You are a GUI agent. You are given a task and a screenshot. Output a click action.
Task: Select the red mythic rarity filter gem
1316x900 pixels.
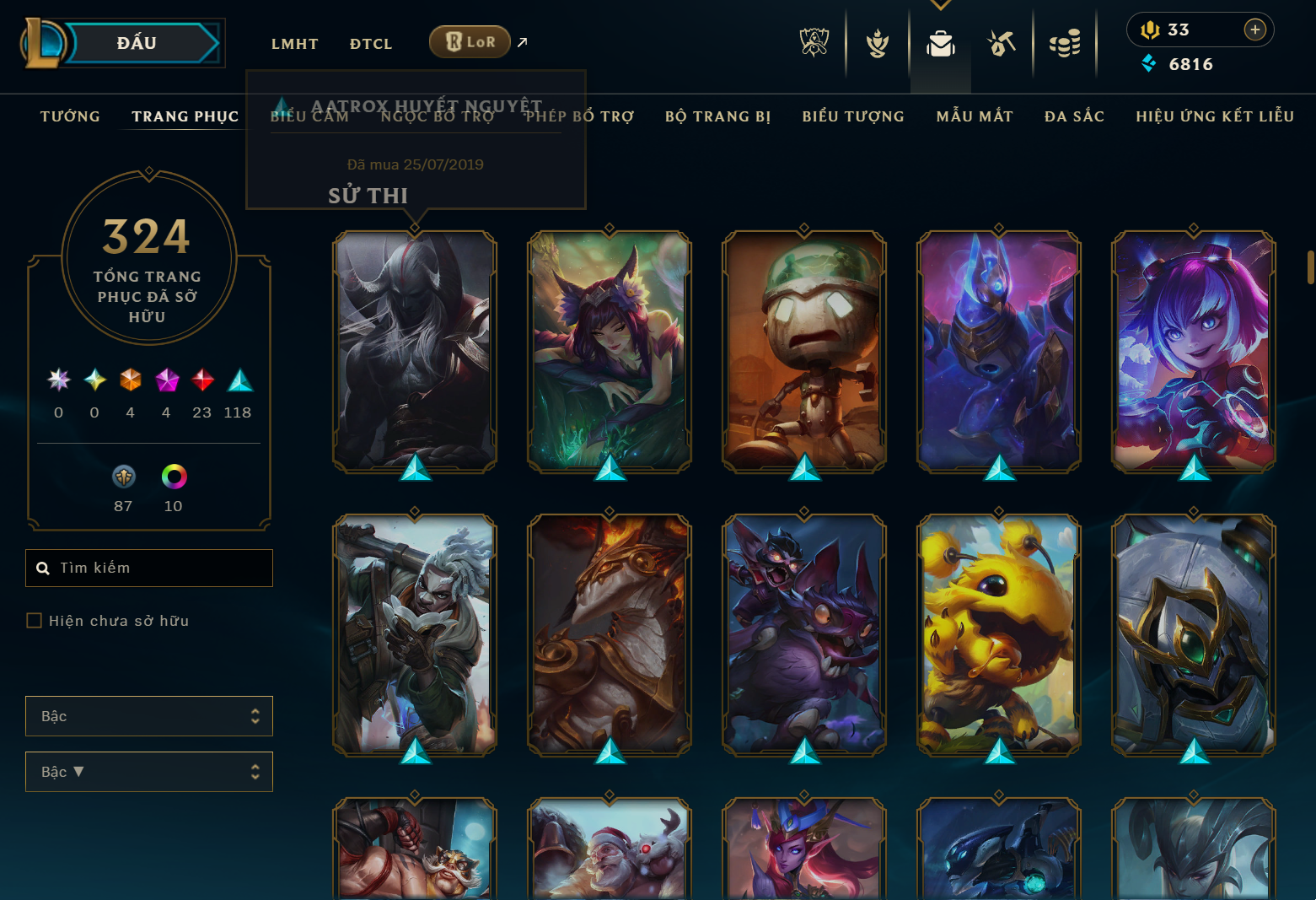coord(202,380)
